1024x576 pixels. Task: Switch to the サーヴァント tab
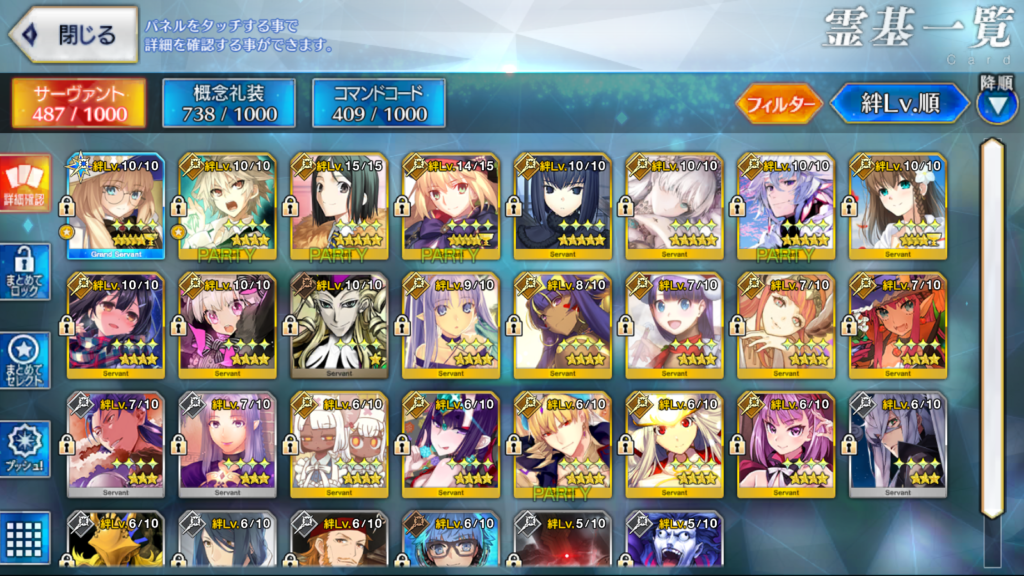(x=79, y=104)
